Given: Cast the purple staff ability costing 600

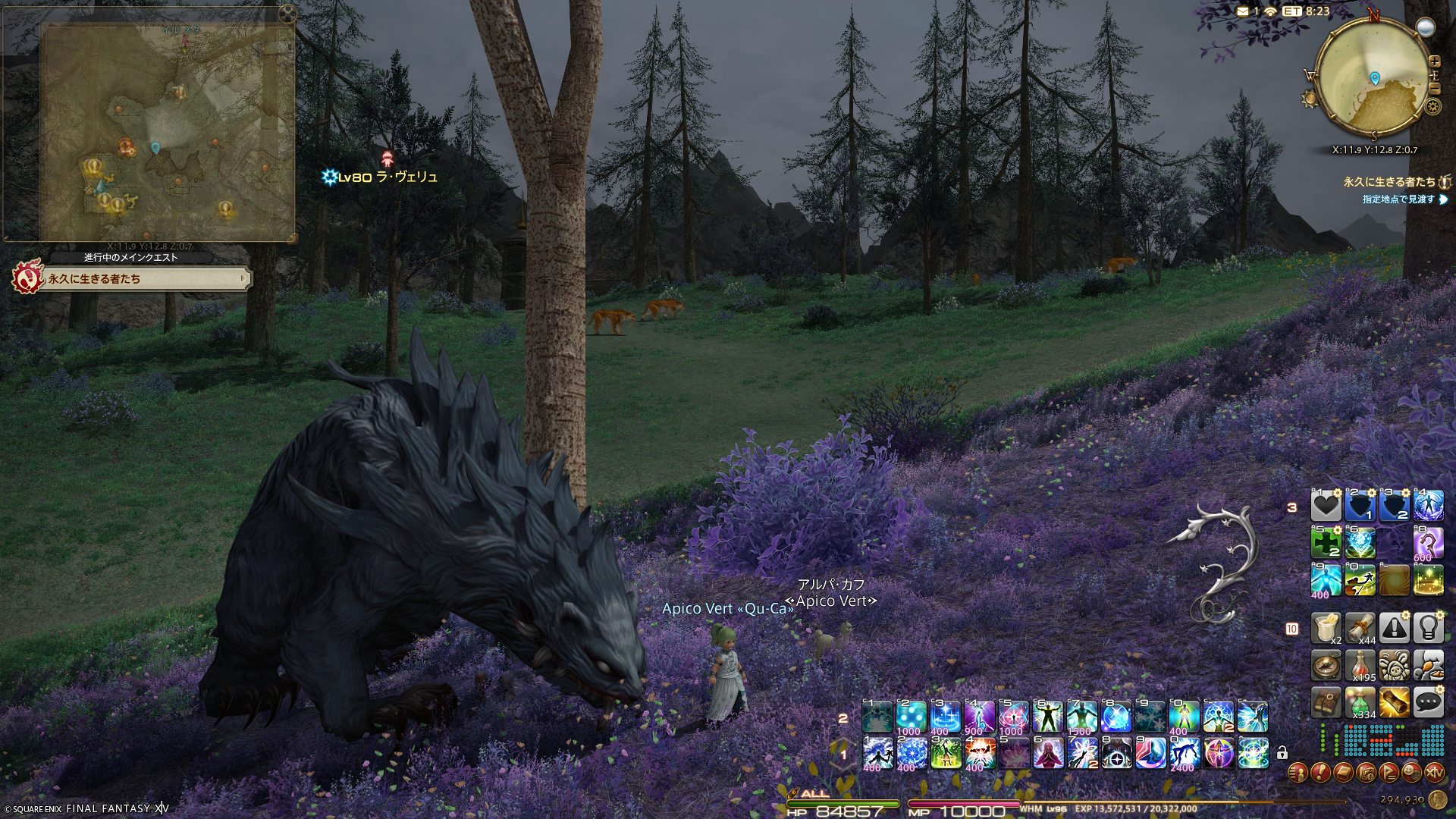Looking at the screenshot, I should 1428,544.
